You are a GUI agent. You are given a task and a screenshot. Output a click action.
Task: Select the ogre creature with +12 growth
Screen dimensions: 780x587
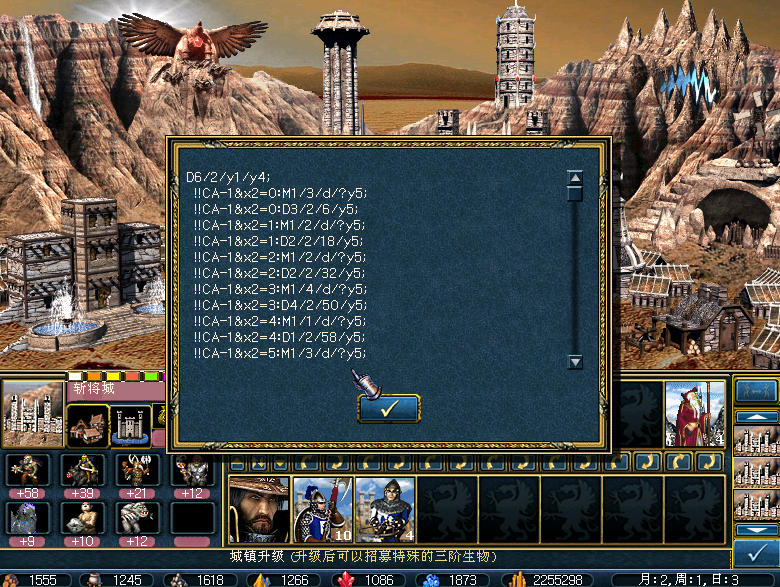point(191,470)
